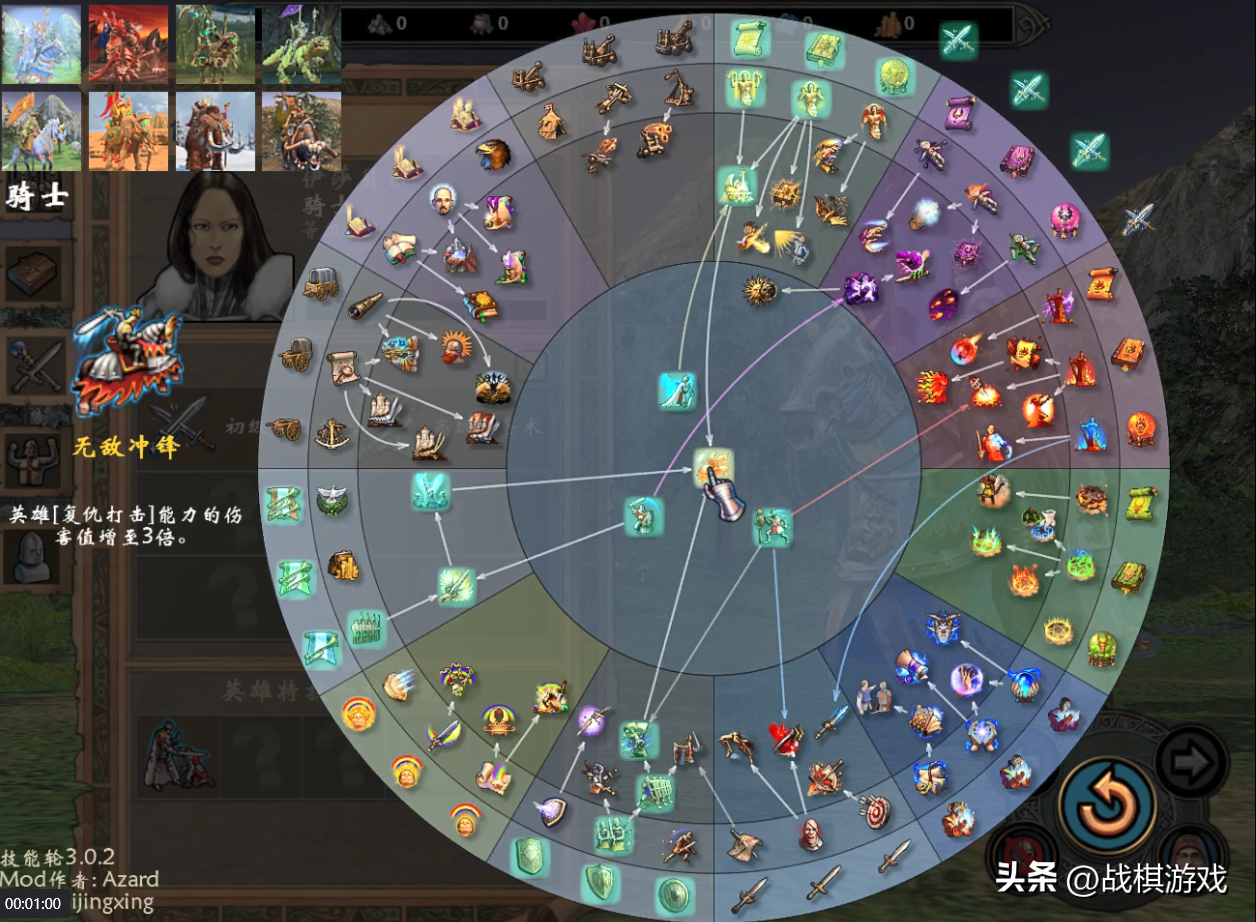Pick the bullseye target skill icon
Viewport: 1256px width, 922px height.
[875, 811]
